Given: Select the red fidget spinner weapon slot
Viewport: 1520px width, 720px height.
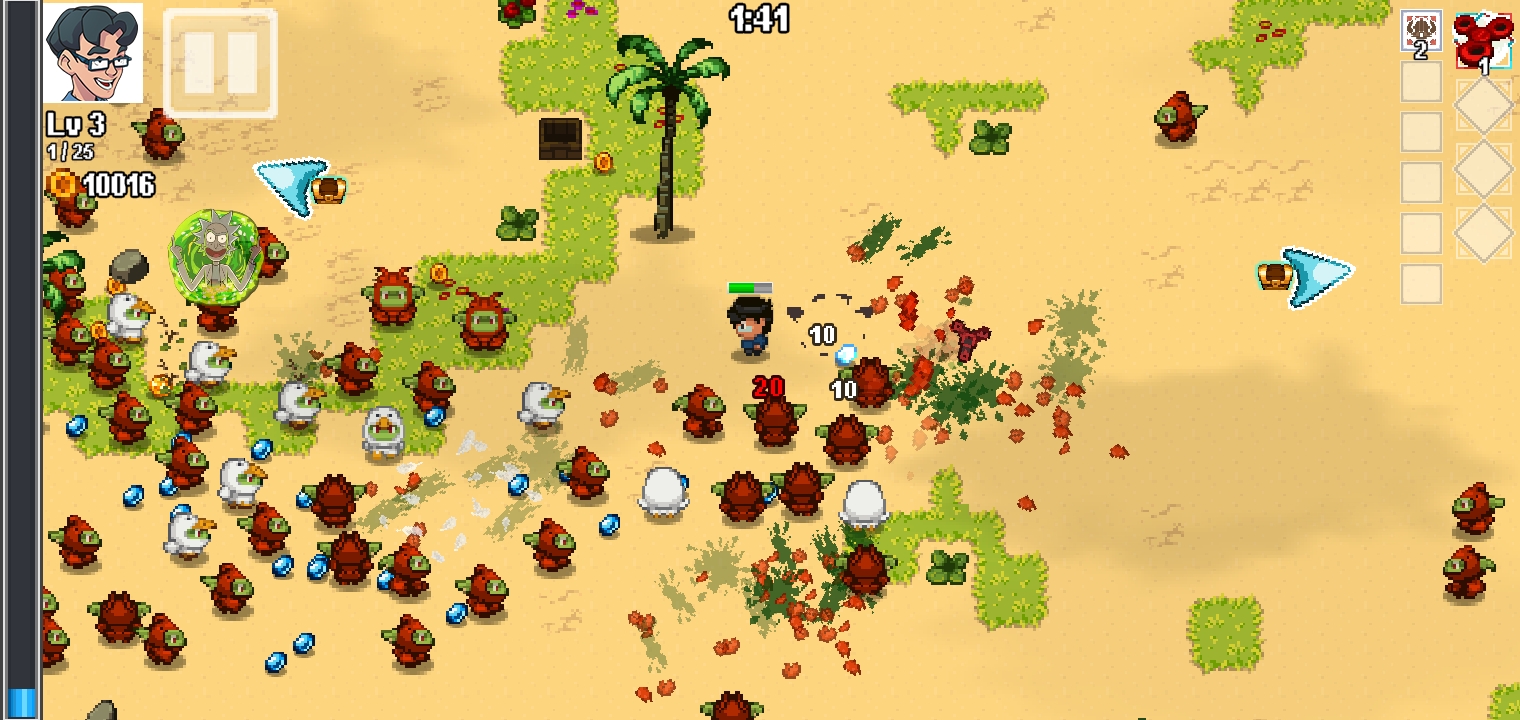Looking at the screenshot, I should (x=1483, y=42).
